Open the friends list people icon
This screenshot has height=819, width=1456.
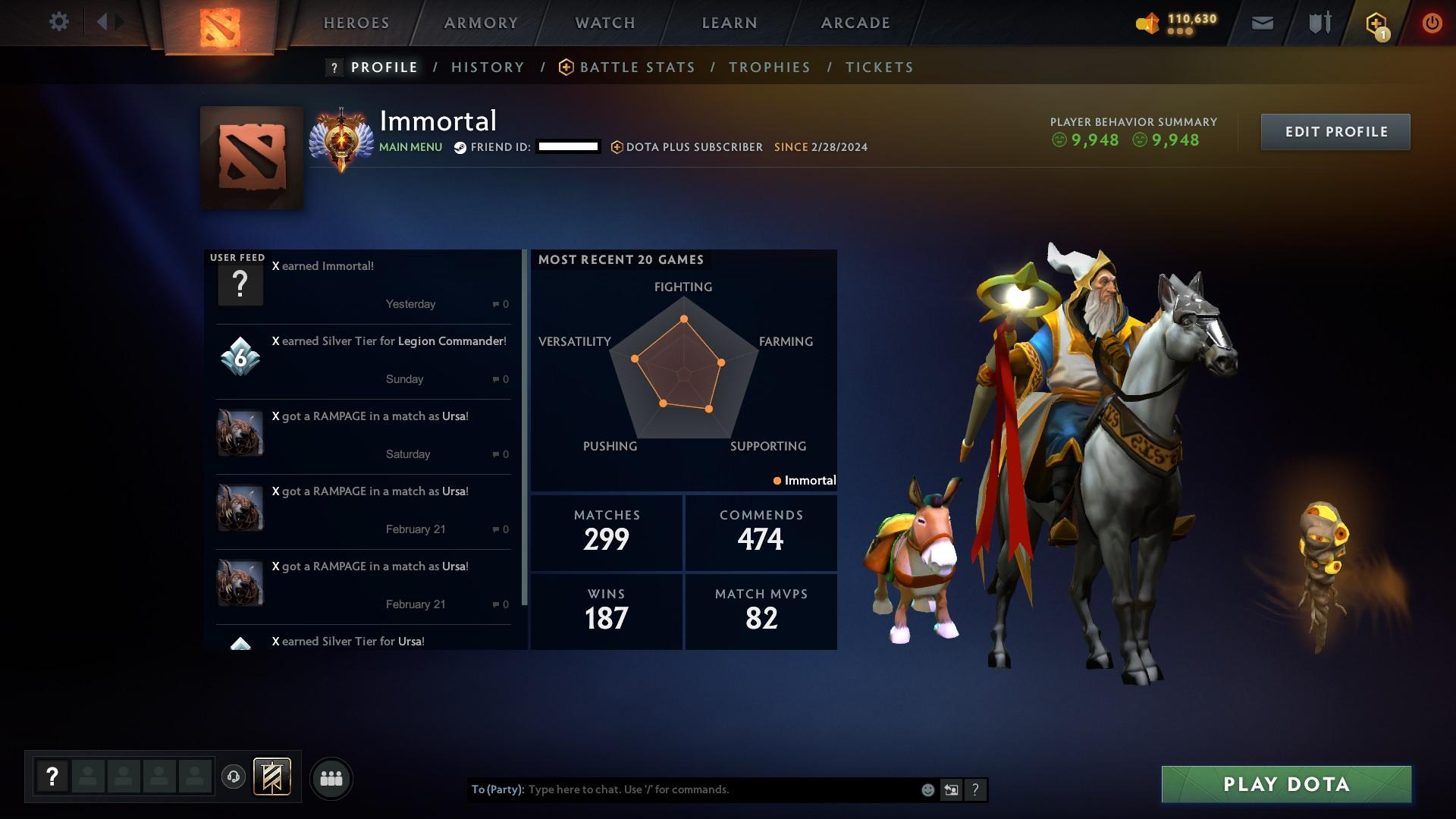click(331, 777)
